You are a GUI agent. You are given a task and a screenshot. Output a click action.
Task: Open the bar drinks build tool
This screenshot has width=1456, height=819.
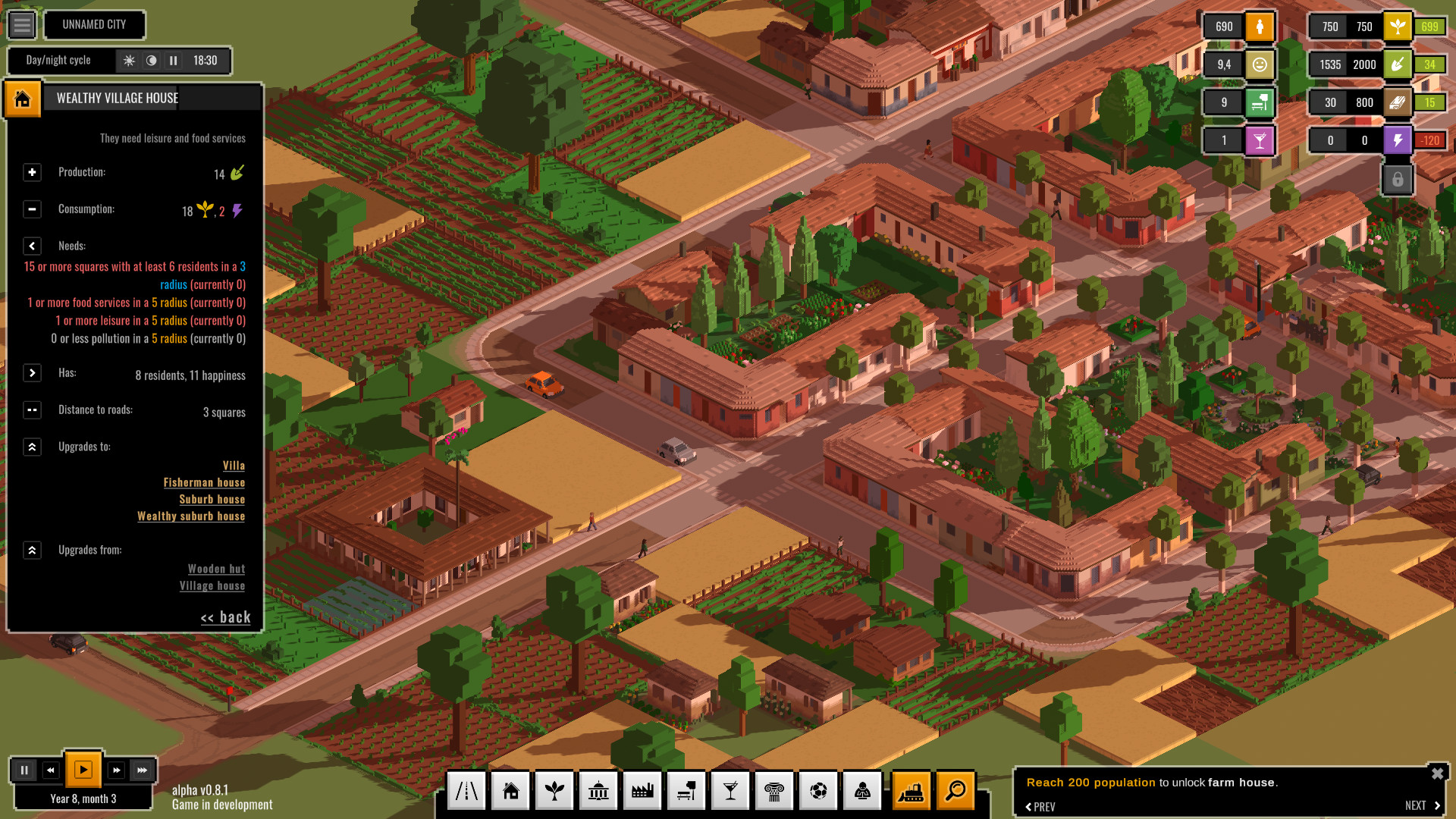730,790
